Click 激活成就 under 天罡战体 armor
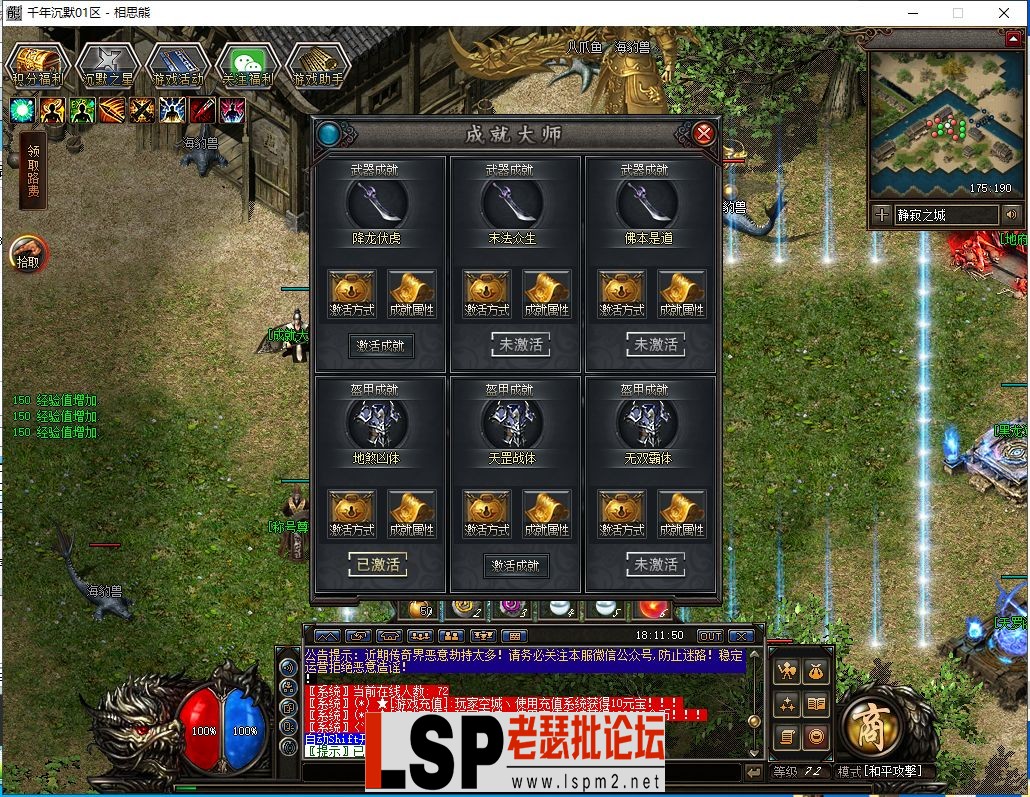 [516, 566]
